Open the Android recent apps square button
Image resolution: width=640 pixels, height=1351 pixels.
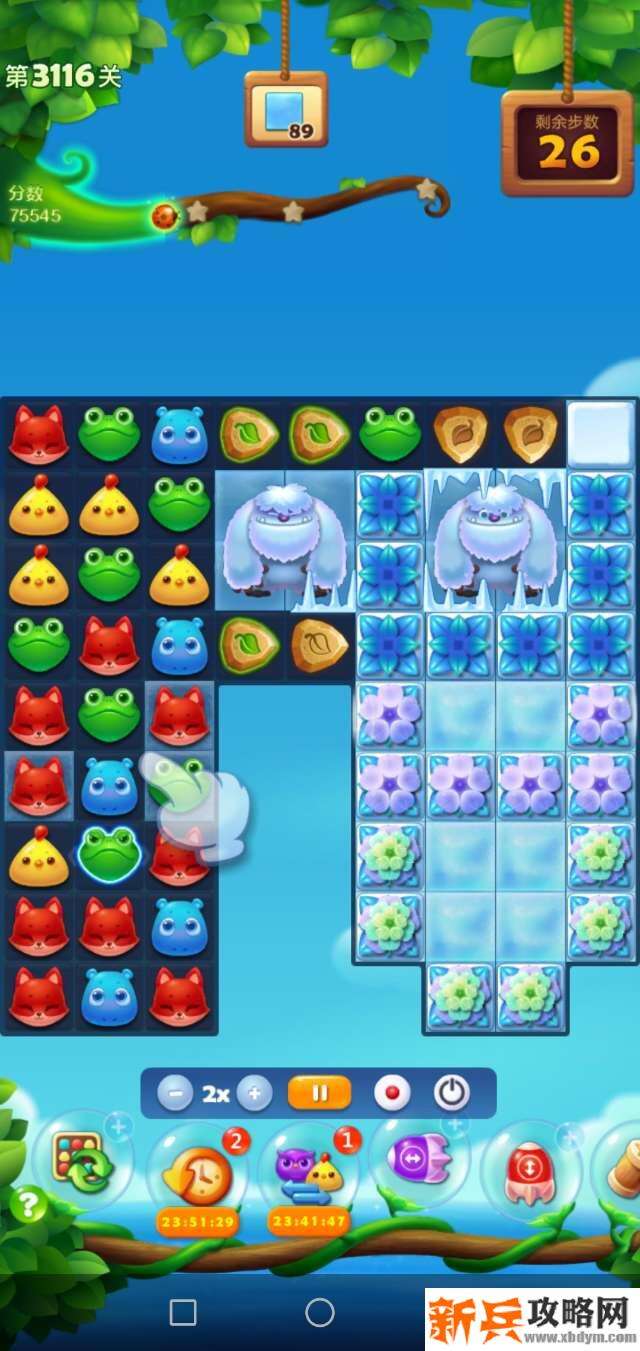(x=183, y=1312)
